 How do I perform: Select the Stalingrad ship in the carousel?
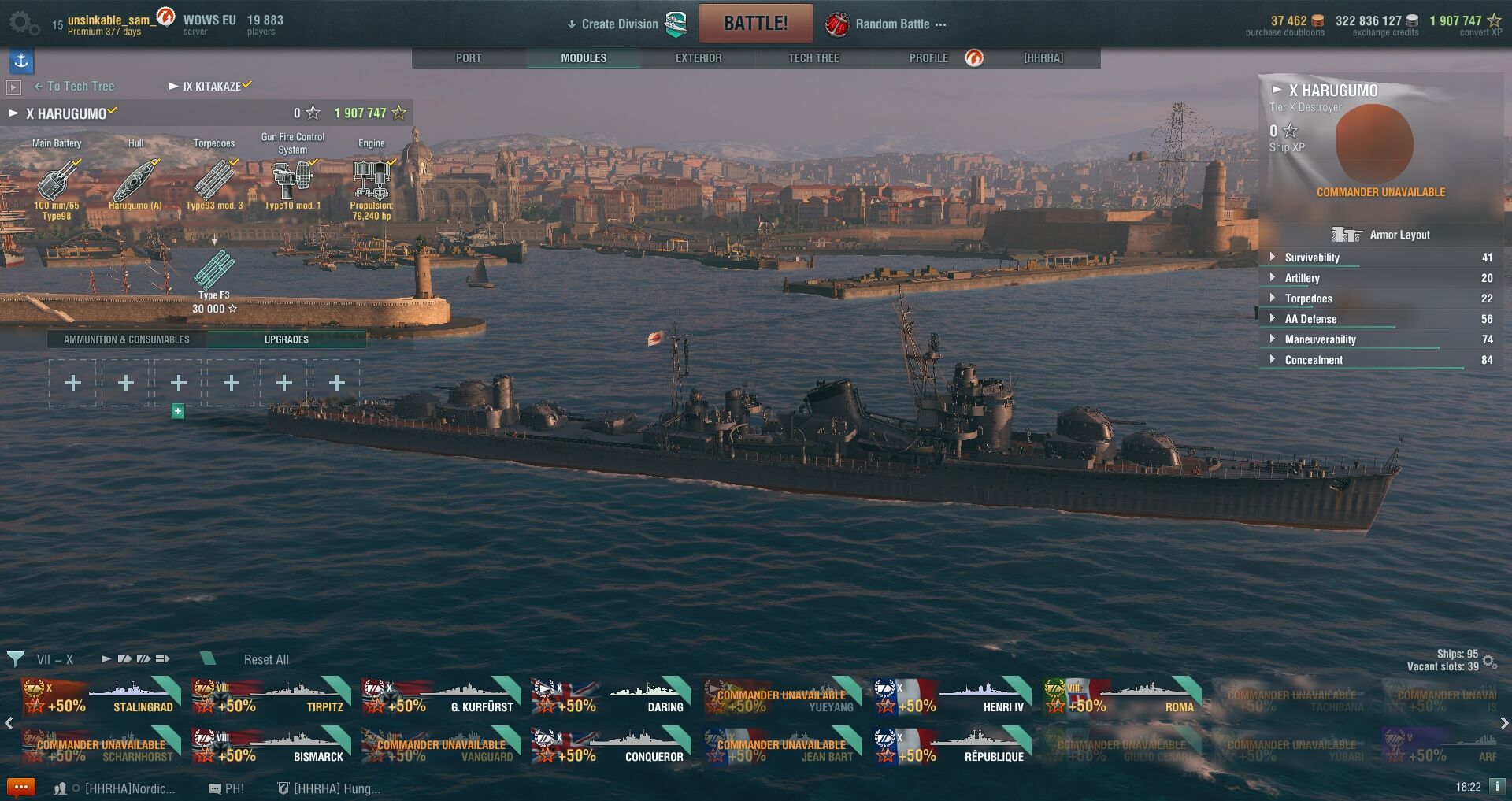point(100,697)
